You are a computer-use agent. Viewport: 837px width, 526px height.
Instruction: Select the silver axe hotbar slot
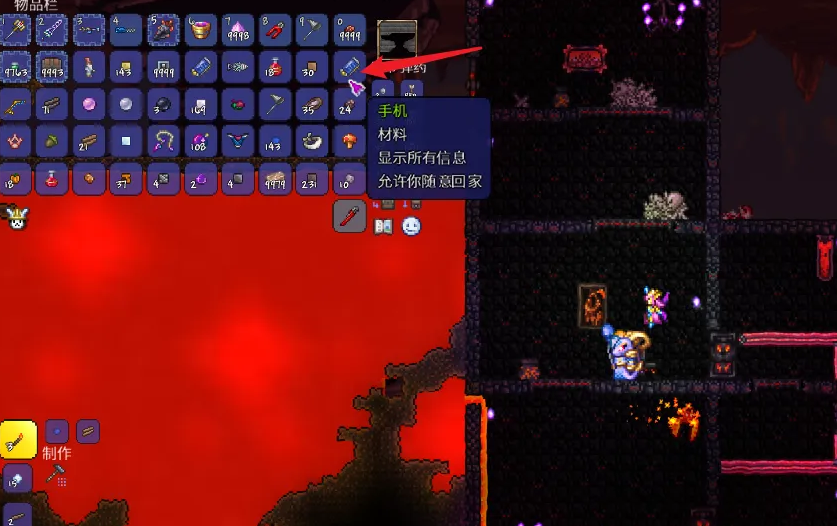[x=312, y=29]
